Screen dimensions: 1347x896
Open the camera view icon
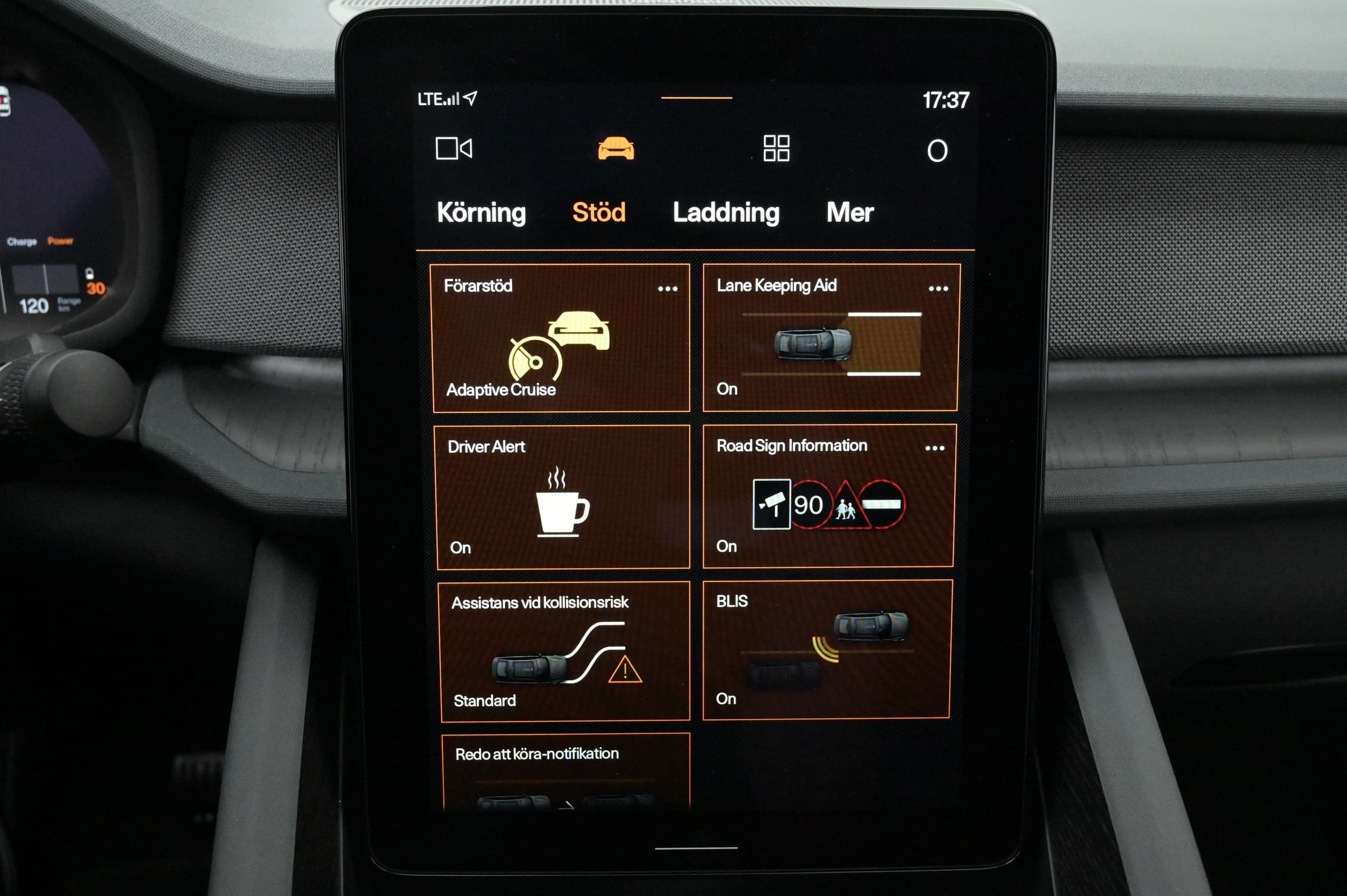453,149
